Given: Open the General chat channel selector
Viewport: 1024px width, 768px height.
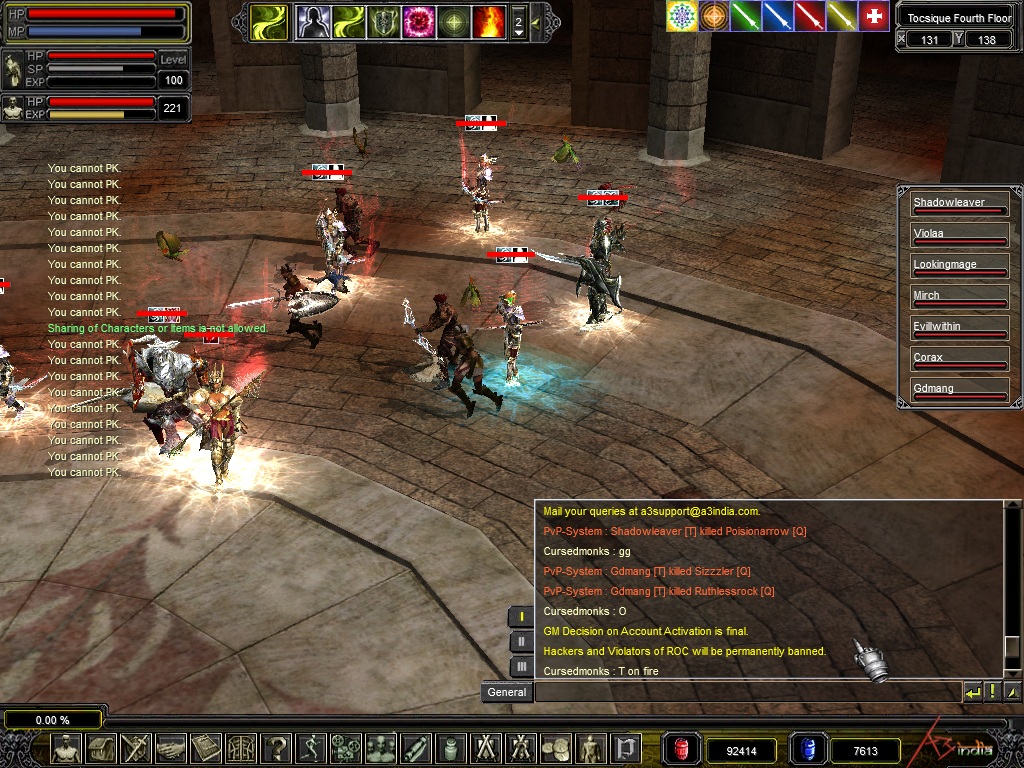Looking at the screenshot, I should pyautogui.click(x=507, y=692).
